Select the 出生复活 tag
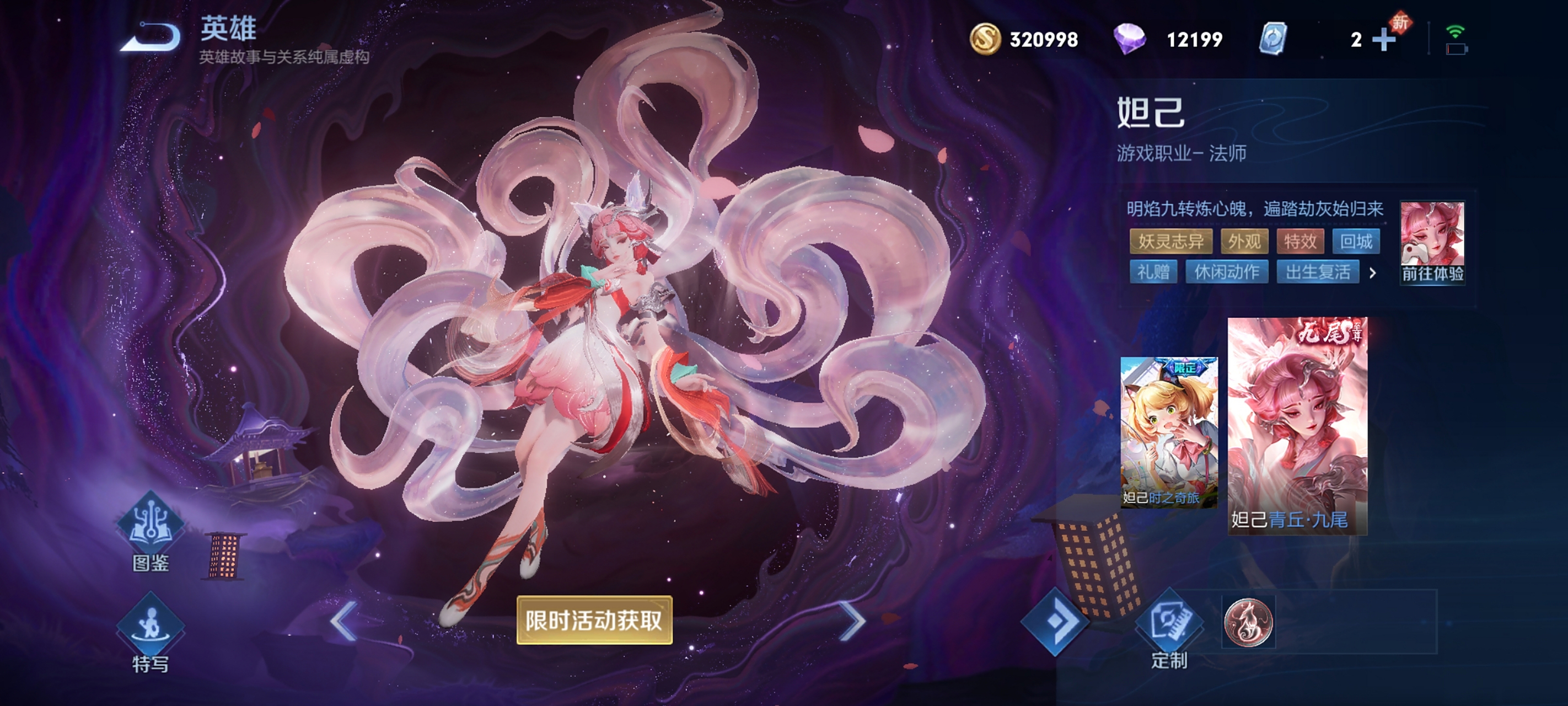The width and height of the screenshot is (1568, 706). coord(1318,272)
